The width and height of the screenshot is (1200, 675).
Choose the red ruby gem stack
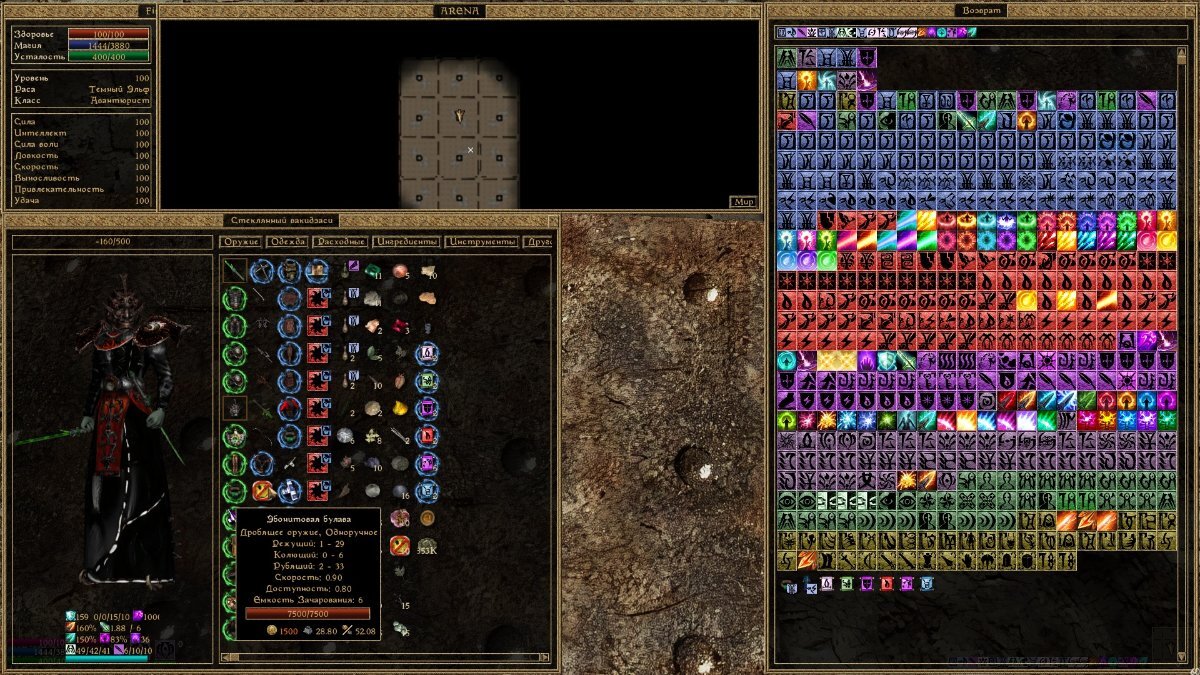coord(400,326)
